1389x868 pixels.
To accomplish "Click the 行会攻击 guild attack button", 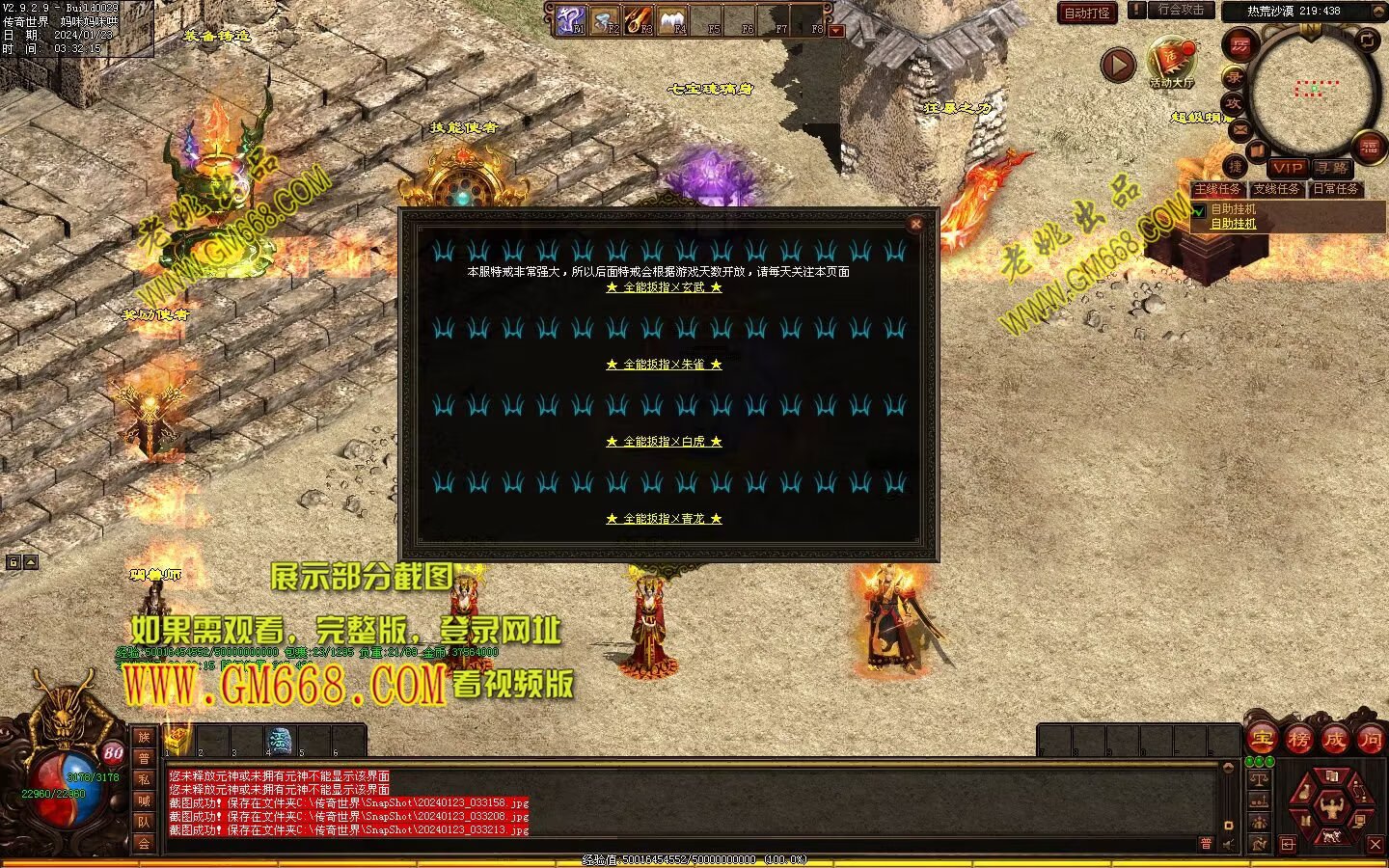I will pyautogui.click(x=1181, y=11).
